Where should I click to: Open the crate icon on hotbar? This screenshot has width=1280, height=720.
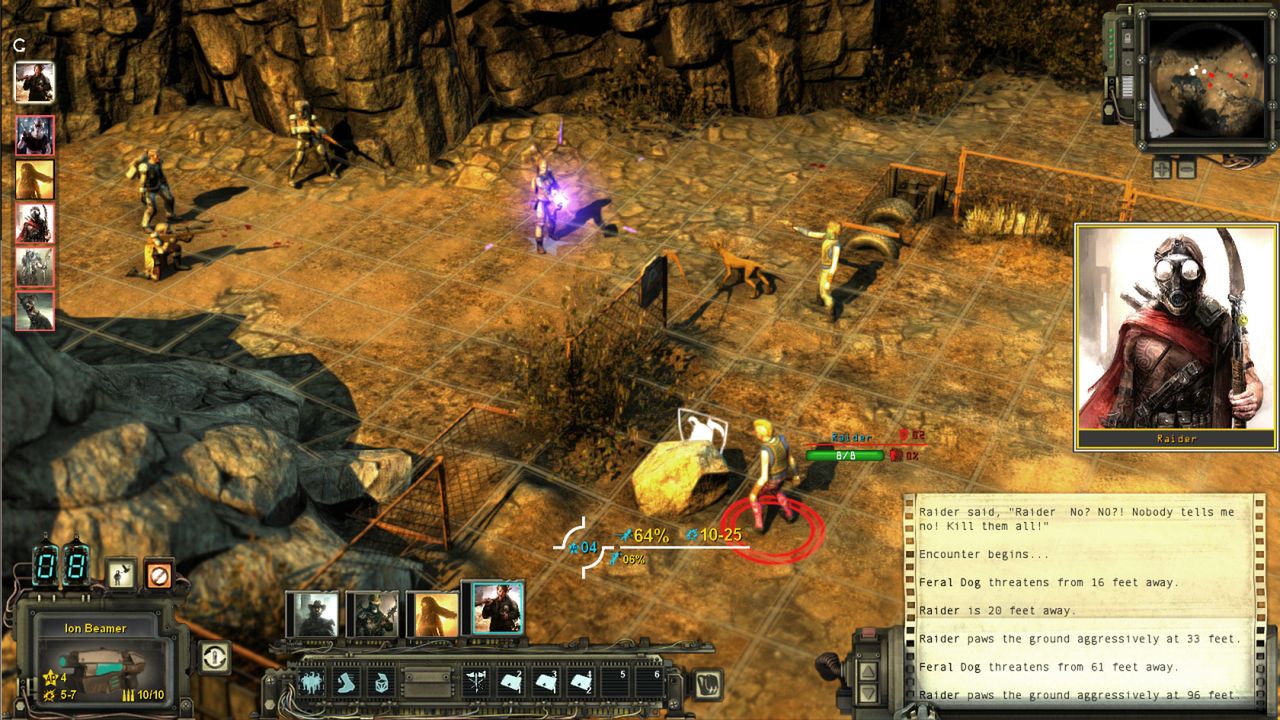[382, 683]
